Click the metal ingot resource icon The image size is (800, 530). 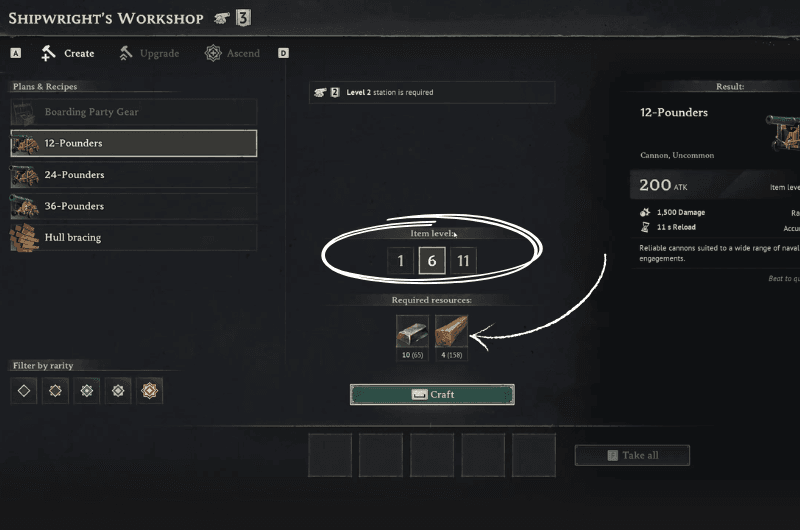[x=412, y=331]
